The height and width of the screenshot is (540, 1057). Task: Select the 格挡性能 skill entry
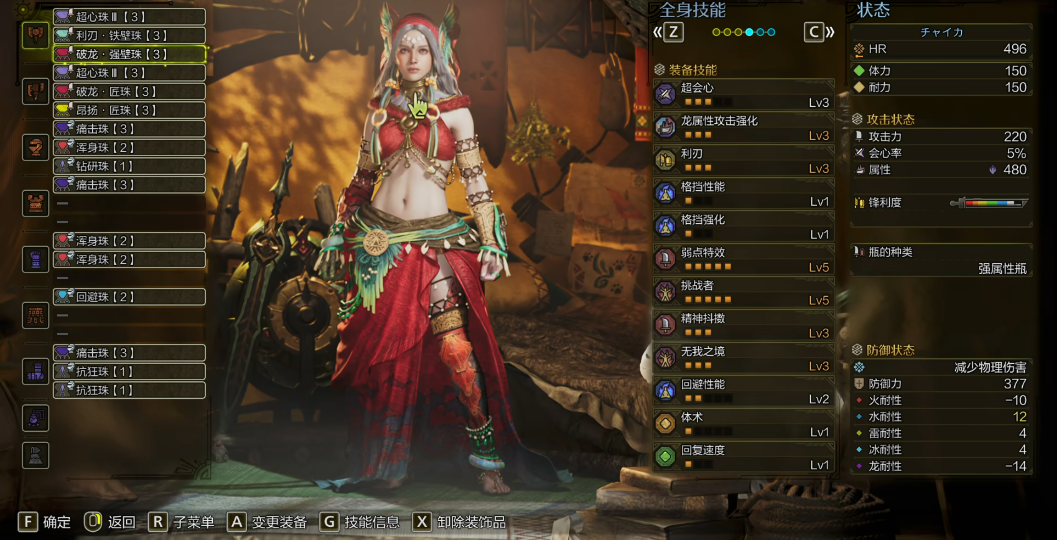(x=743, y=194)
